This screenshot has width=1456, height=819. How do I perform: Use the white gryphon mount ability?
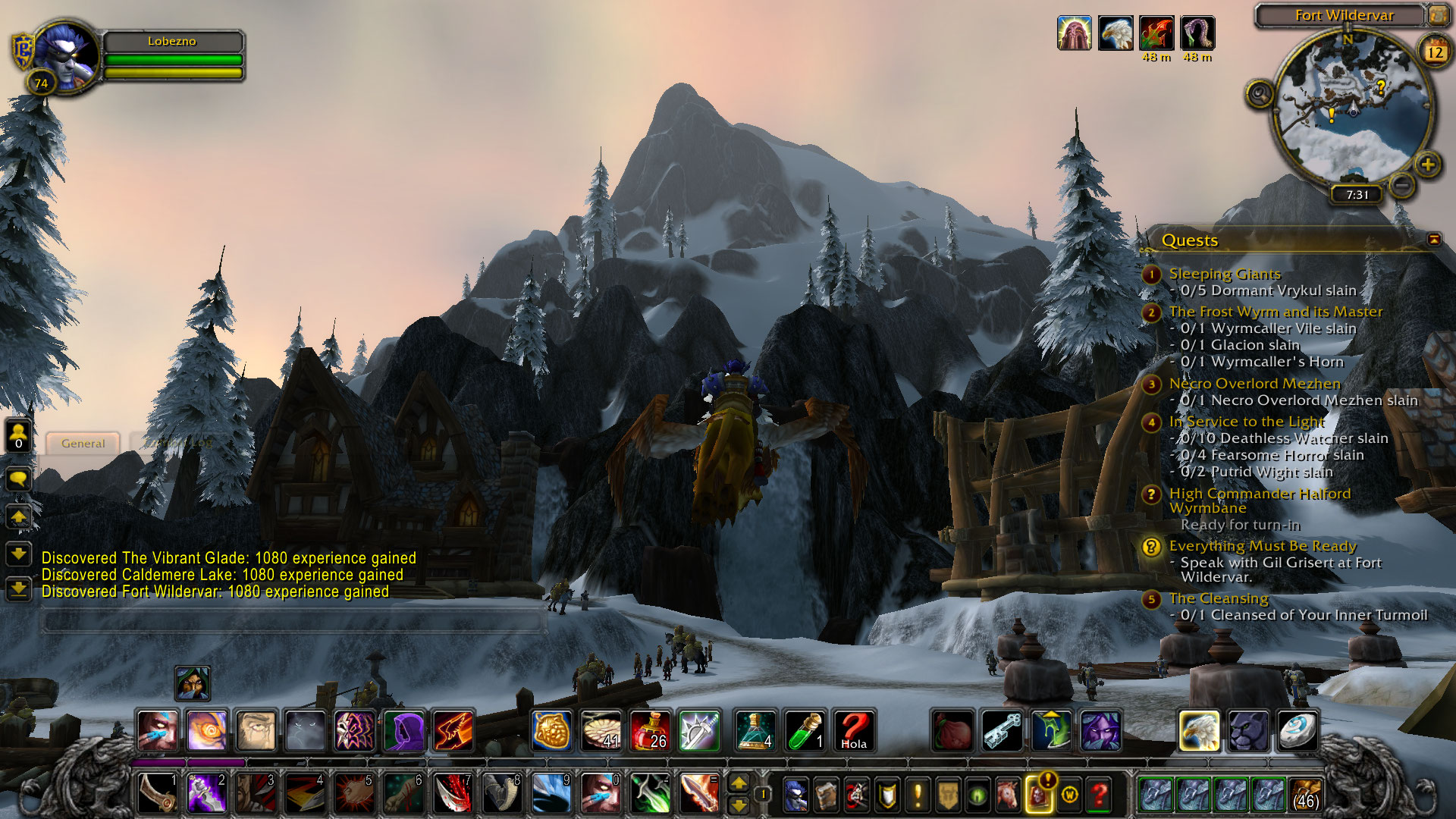(x=1199, y=731)
